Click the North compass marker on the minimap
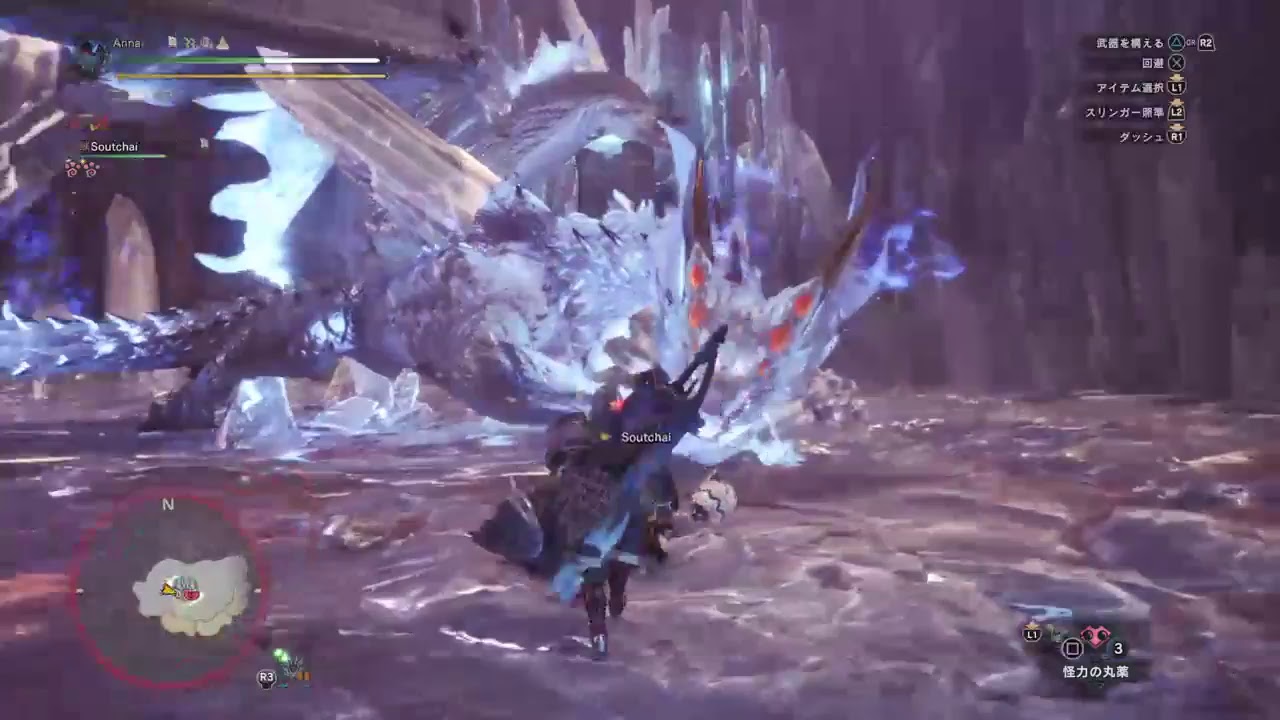This screenshot has width=1280, height=720. 168,505
